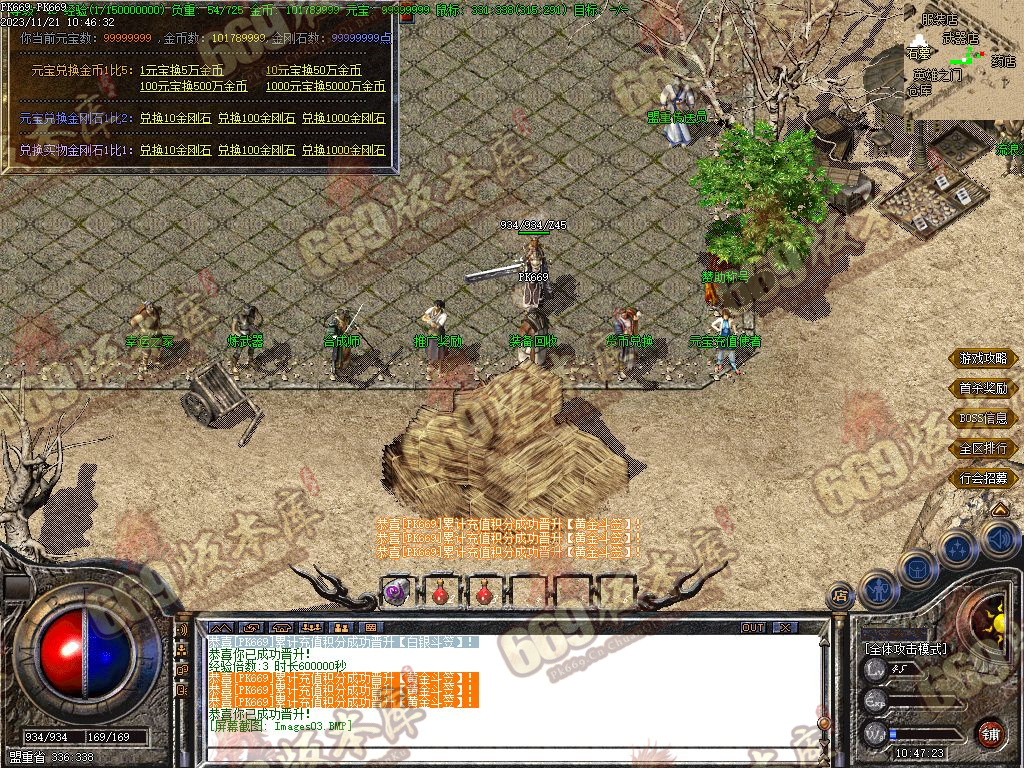The height and width of the screenshot is (768, 1024).
Task: Open the 行会招募 guild recruitment button
Action: [983, 478]
